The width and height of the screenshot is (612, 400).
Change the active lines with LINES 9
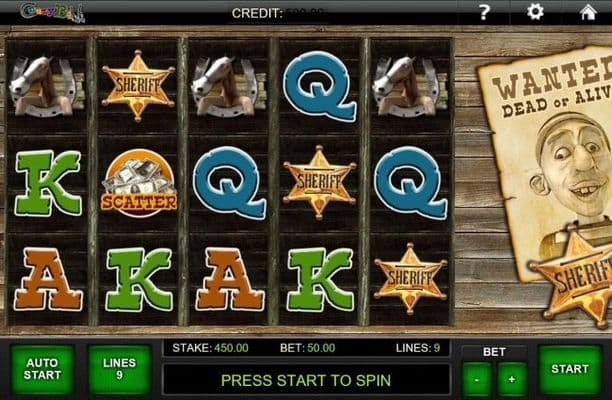click(x=119, y=369)
